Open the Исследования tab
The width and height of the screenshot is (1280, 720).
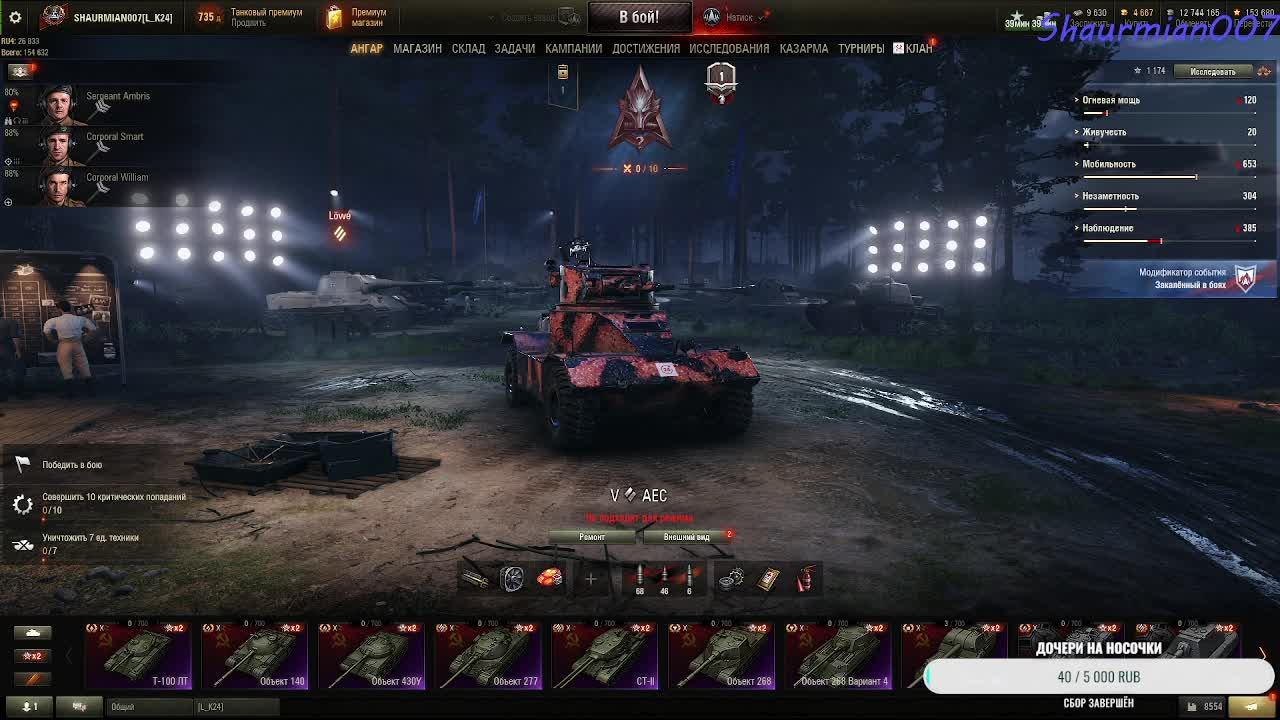[x=729, y=48]
